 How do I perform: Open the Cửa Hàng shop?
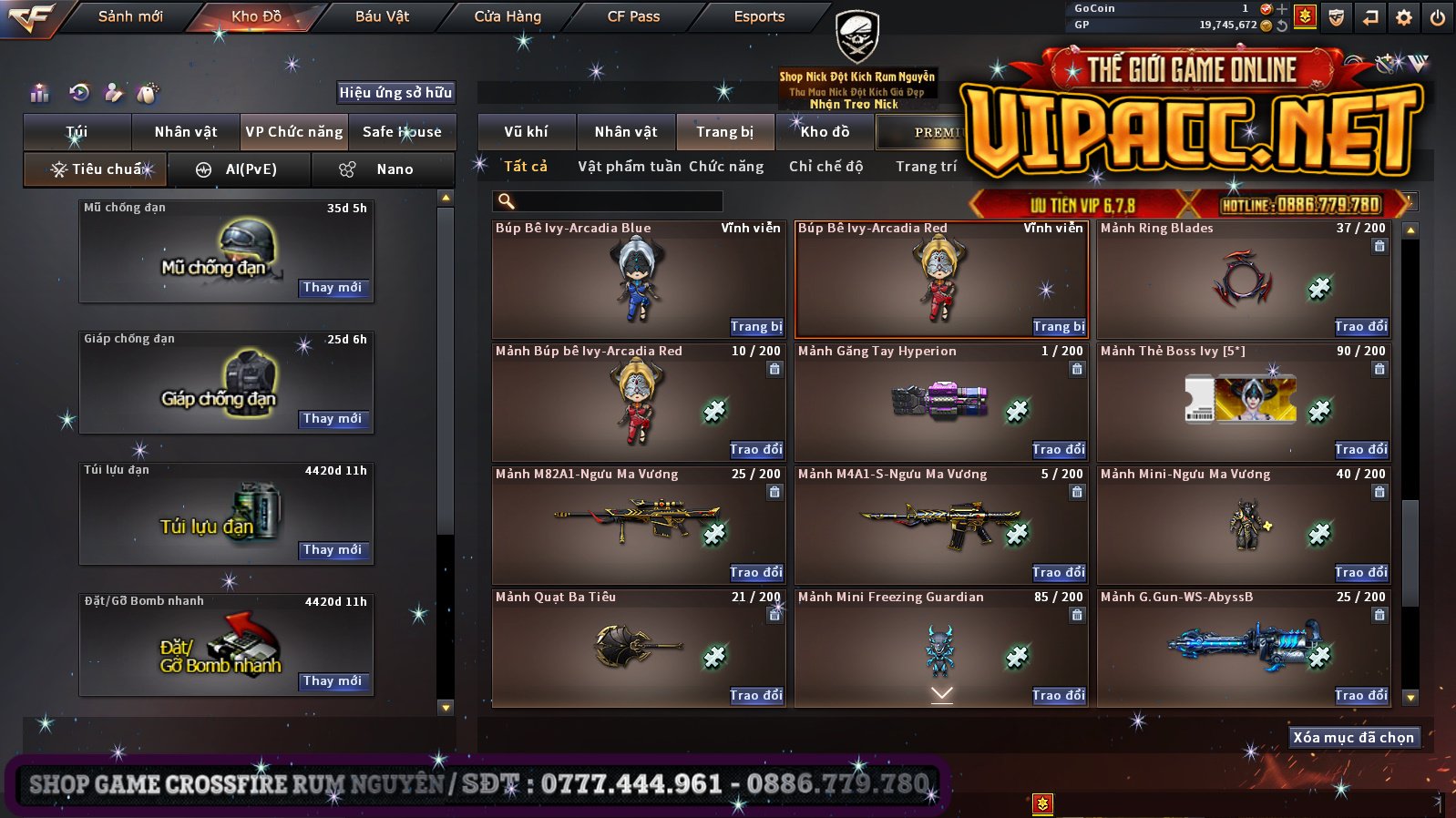click(x=508, y=16)
